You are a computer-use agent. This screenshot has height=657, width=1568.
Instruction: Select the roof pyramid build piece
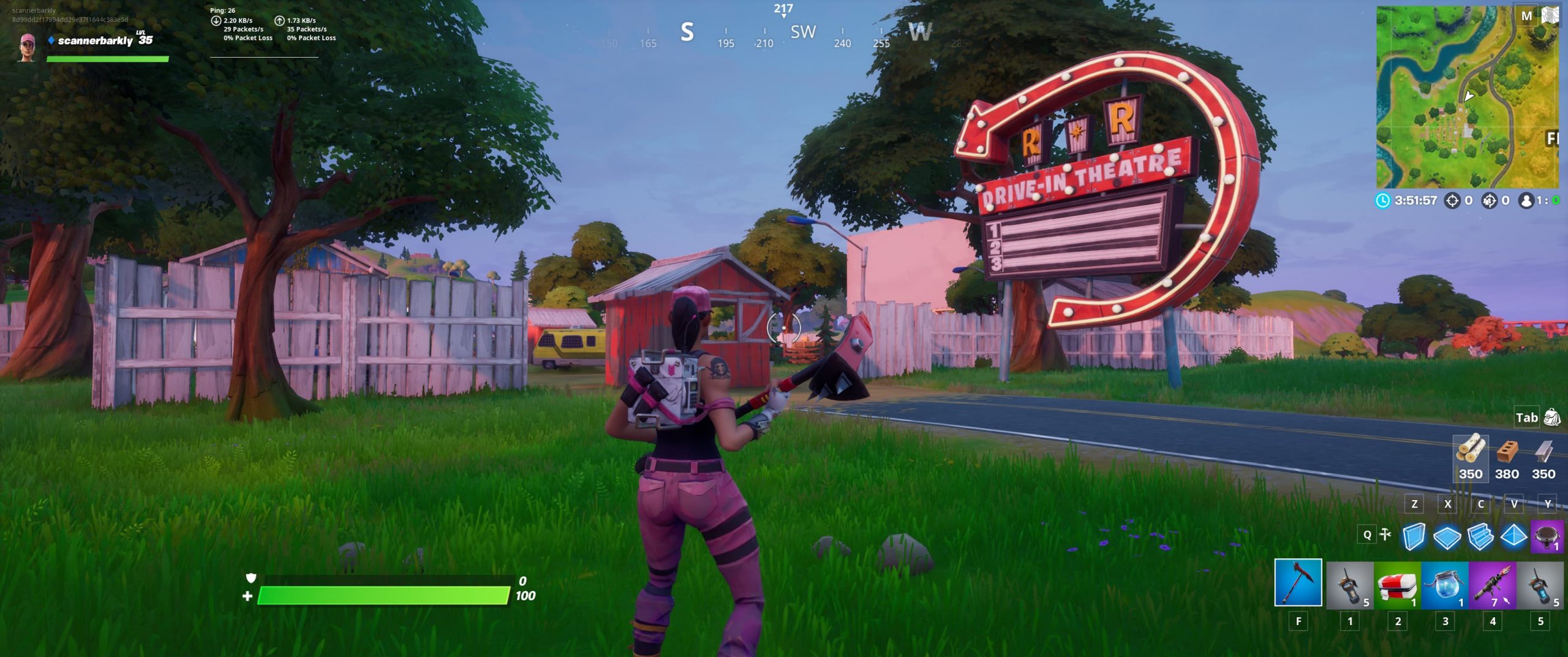click(1513, 537)
